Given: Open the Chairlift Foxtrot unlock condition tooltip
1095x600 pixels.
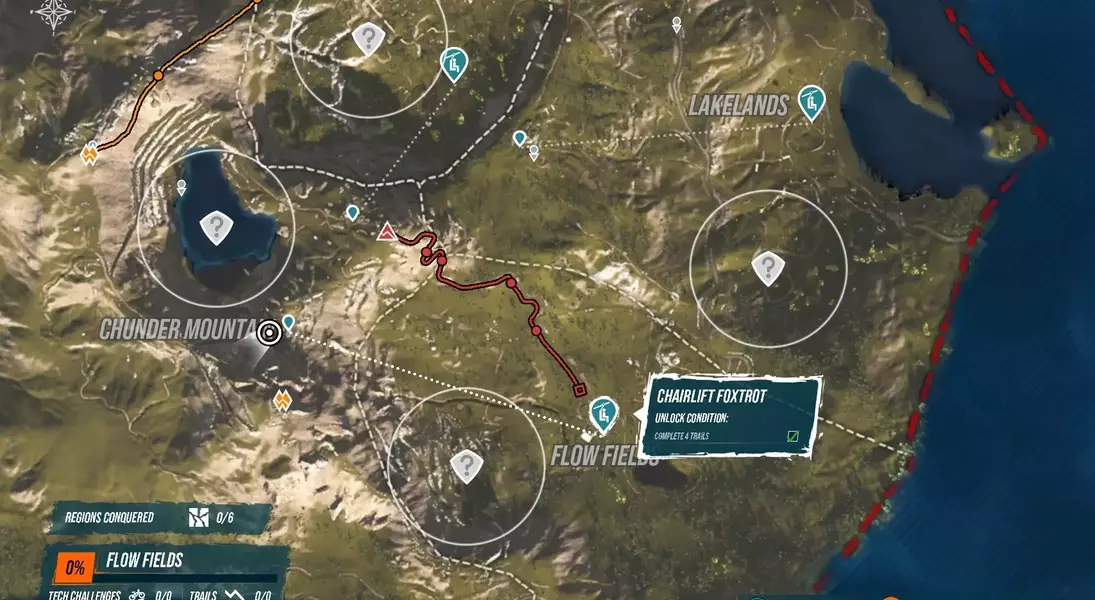Looking at the screenshot, I should 733,415.
